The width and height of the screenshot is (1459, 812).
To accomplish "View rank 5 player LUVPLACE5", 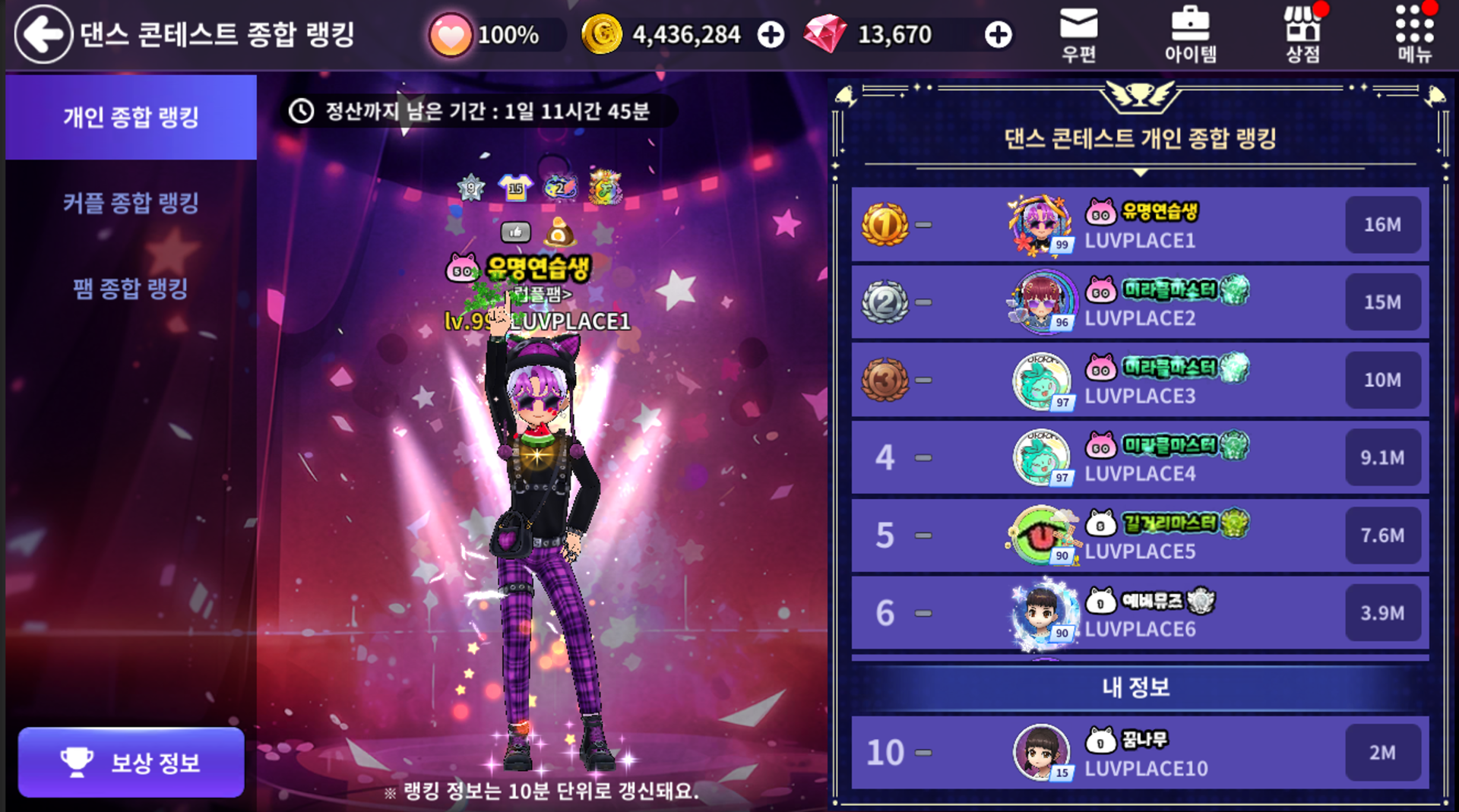I will (1140, 536).
